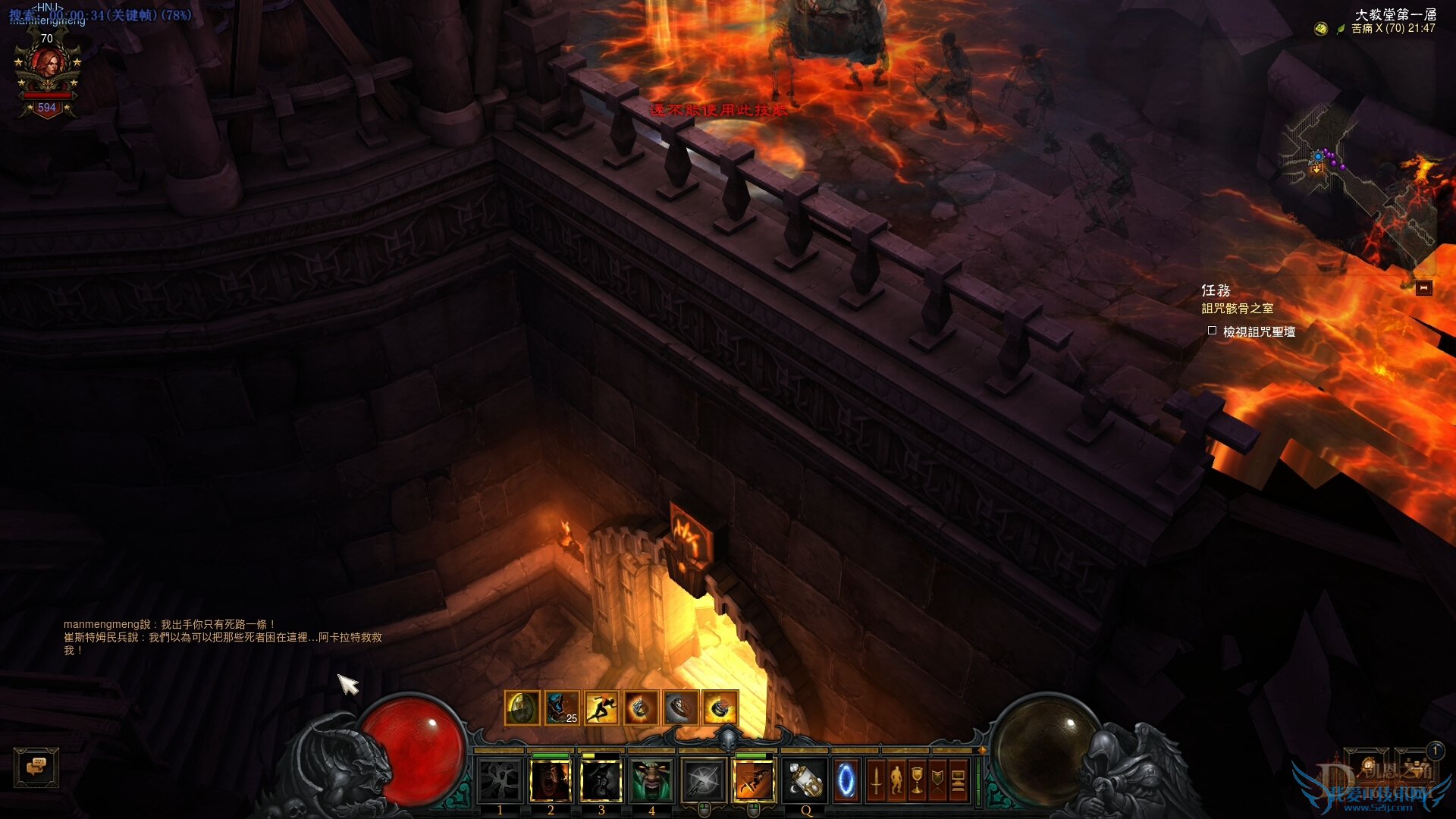Open the game menu computer button
1456x819 pixels.
pyautogui.click(x=958, y=781)
